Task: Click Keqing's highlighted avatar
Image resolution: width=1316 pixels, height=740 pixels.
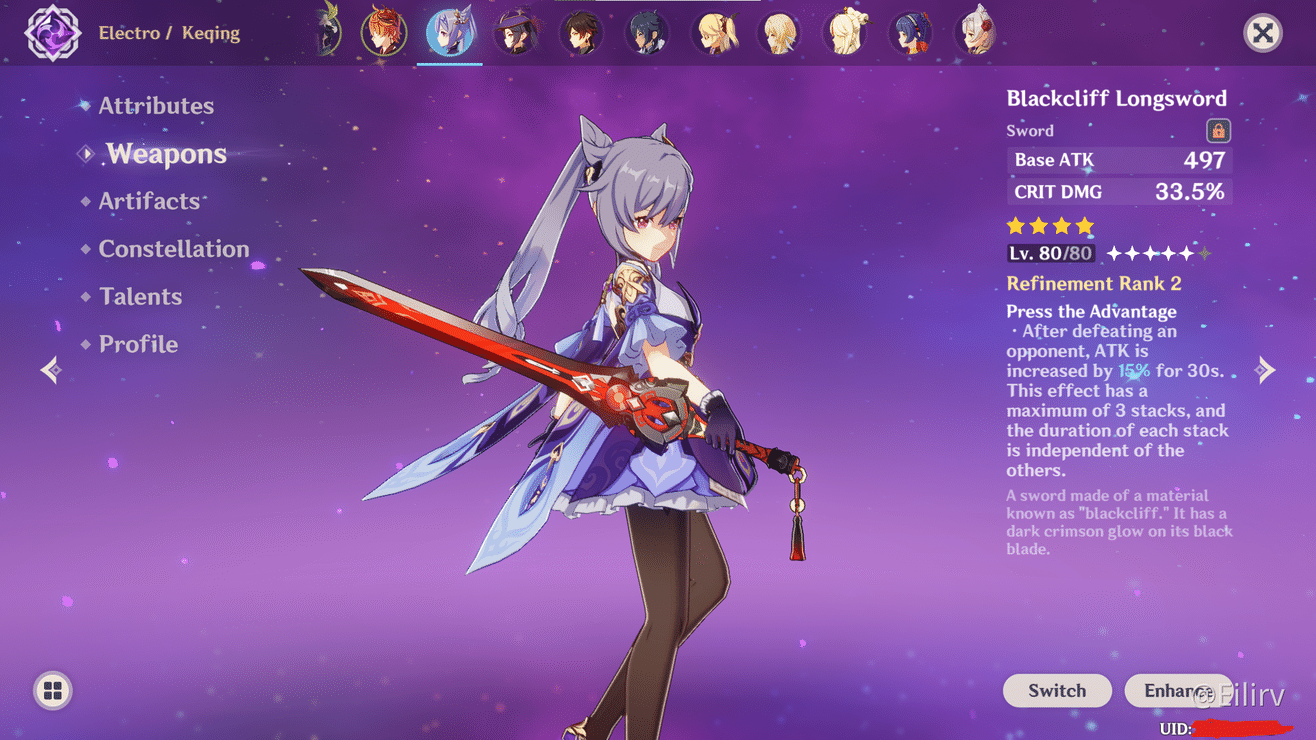Action: click(450, 31)
